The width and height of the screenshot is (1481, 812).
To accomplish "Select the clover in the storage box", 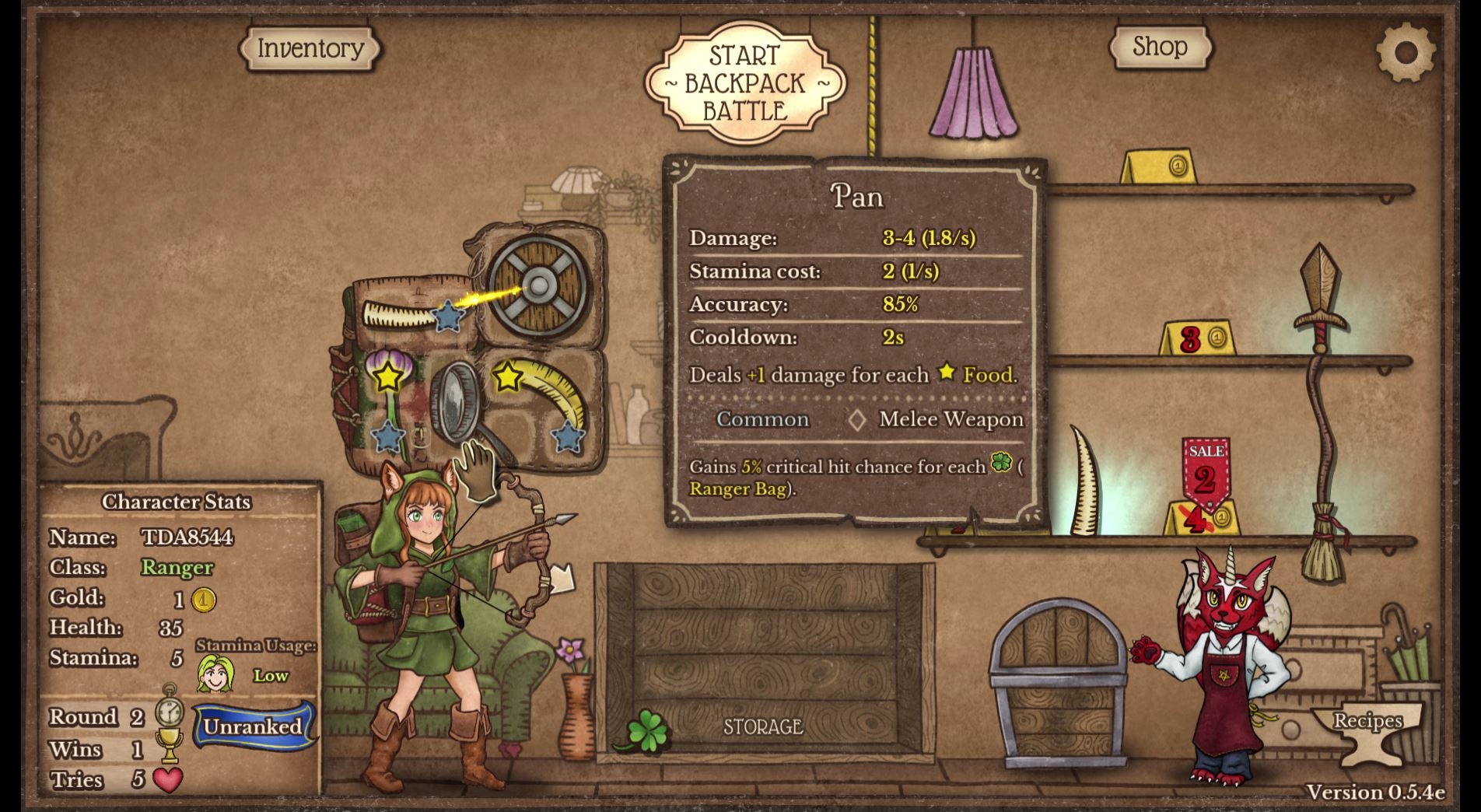I will [647, 730].
